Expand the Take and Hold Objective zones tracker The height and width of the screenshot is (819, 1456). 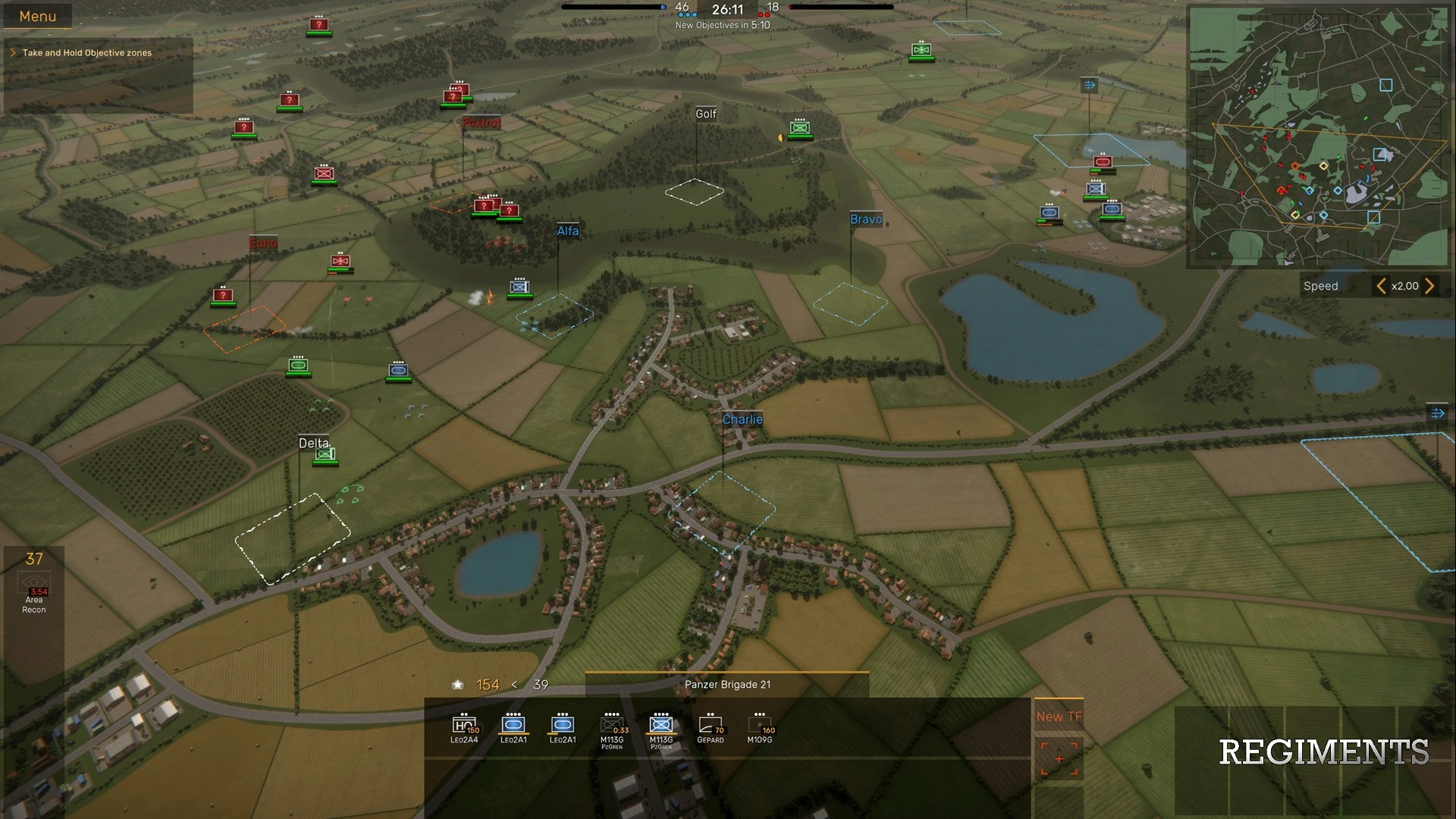click(13, 52)
